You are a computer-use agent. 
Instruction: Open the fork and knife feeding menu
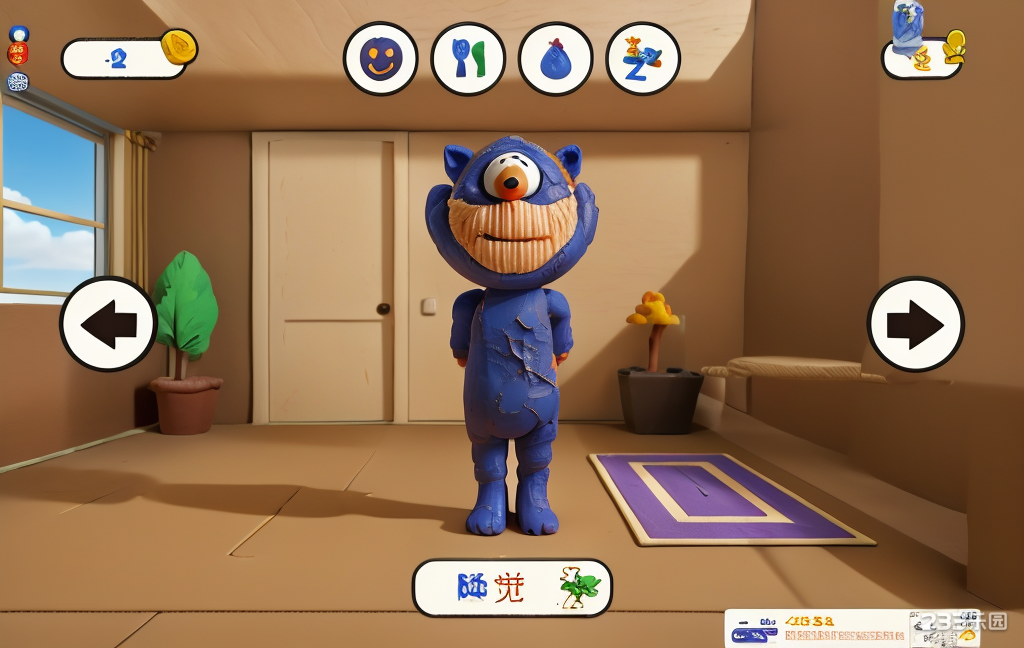468,59
